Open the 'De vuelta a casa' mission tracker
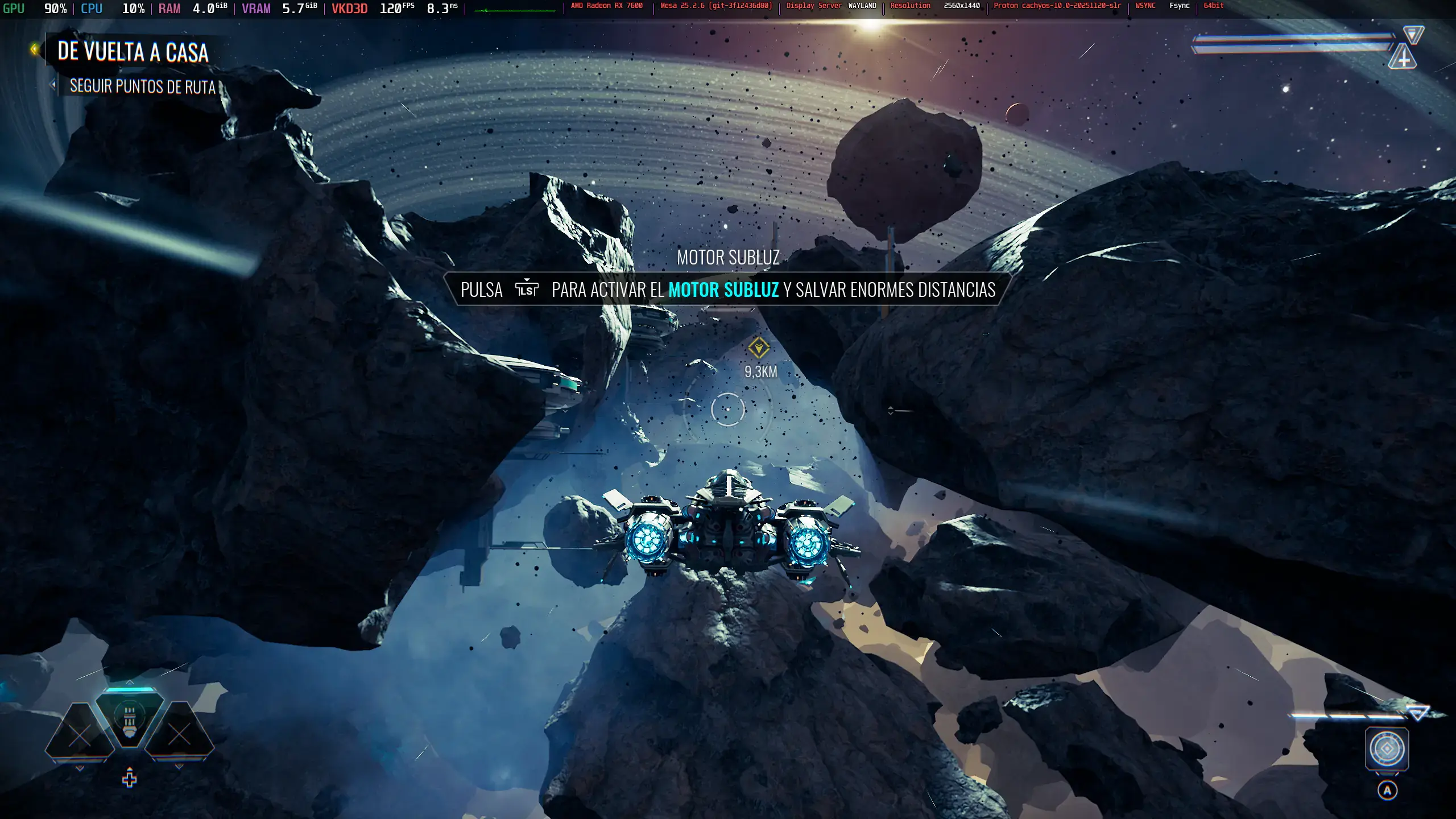The image size is (1456, 819). pyautogui.click(x=133, y=52)
